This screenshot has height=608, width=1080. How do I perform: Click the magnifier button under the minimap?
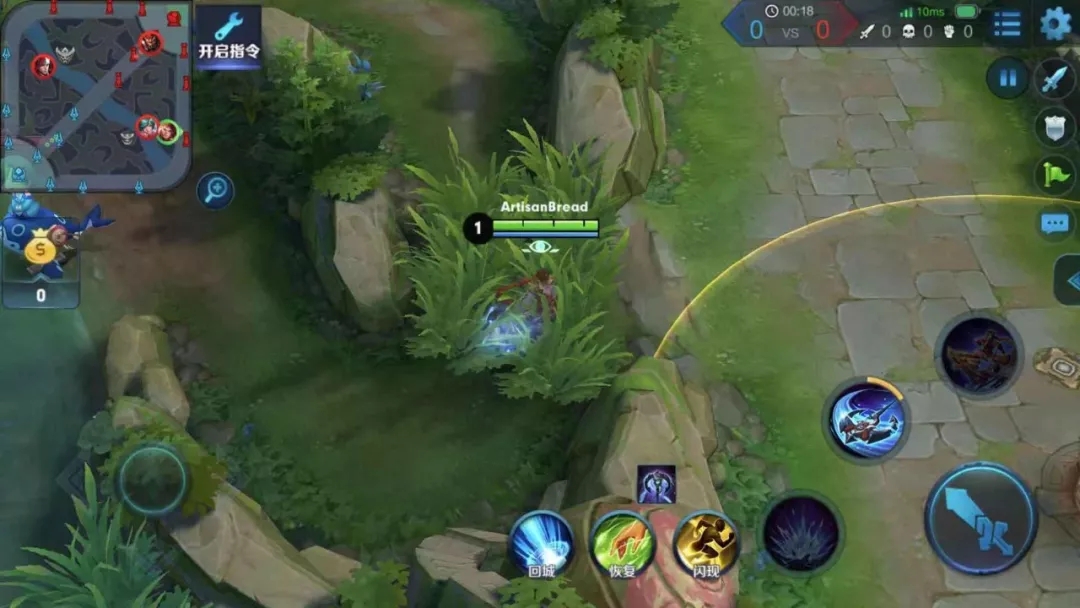215,190
